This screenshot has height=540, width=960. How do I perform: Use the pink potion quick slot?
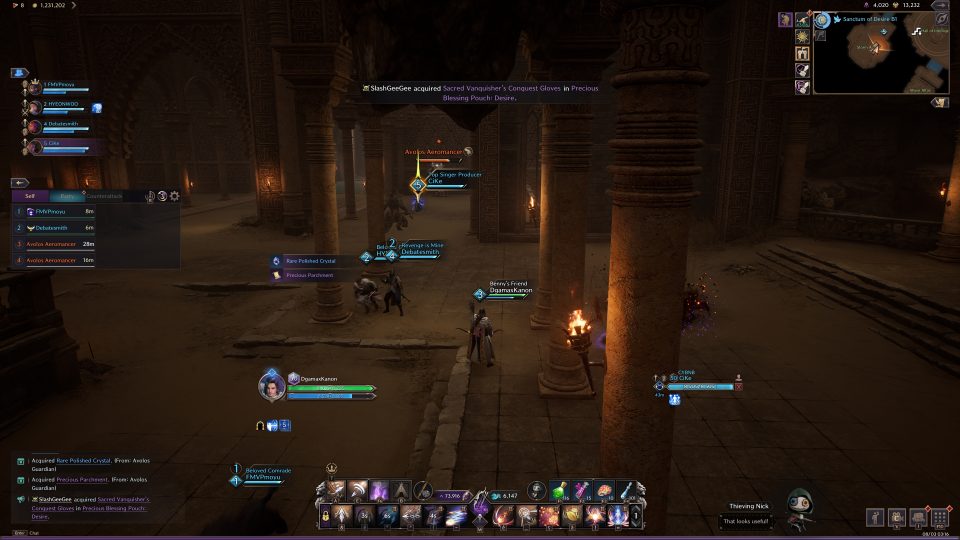(580, 488)
